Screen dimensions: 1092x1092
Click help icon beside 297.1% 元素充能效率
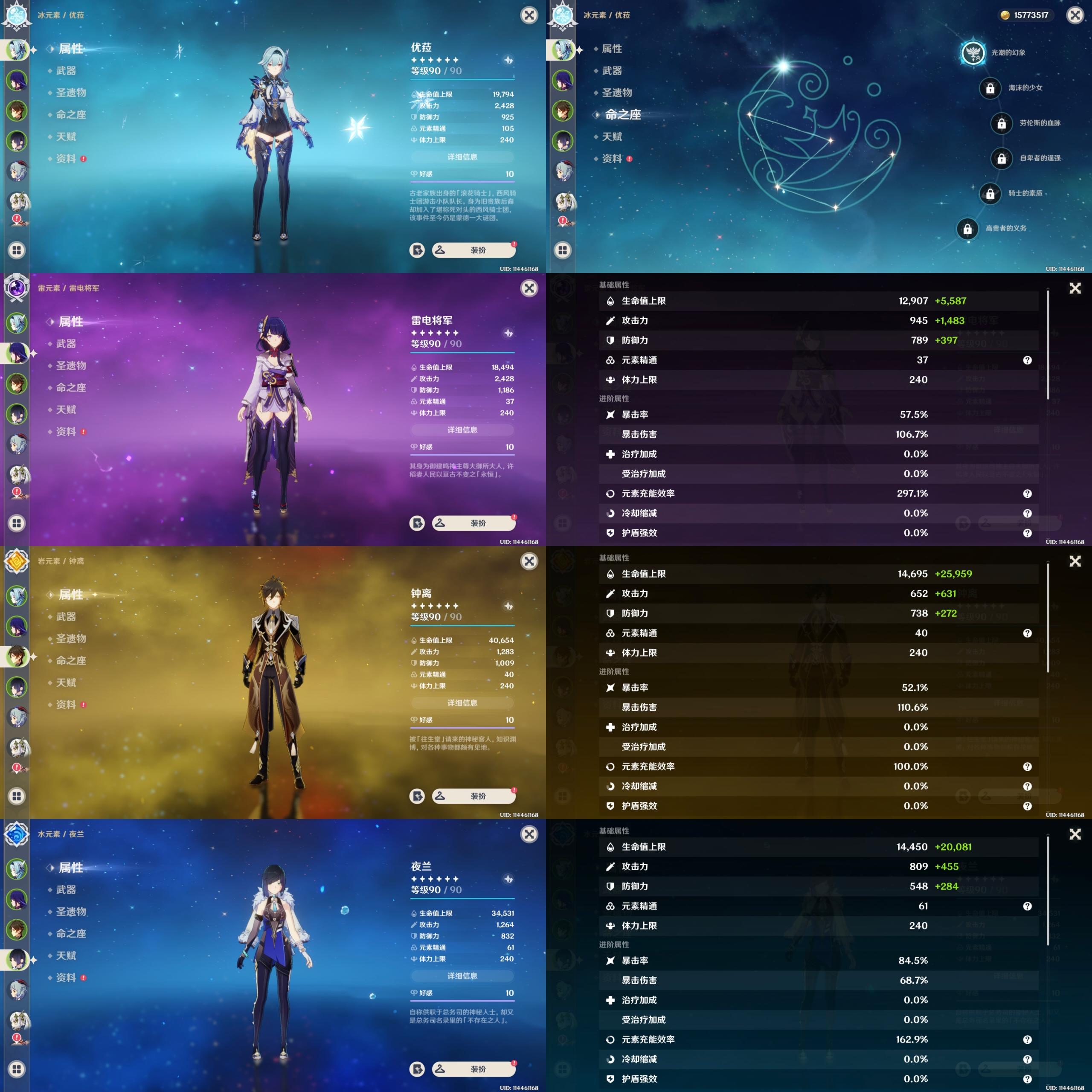pyautogui.click(x=1027, y=494)
